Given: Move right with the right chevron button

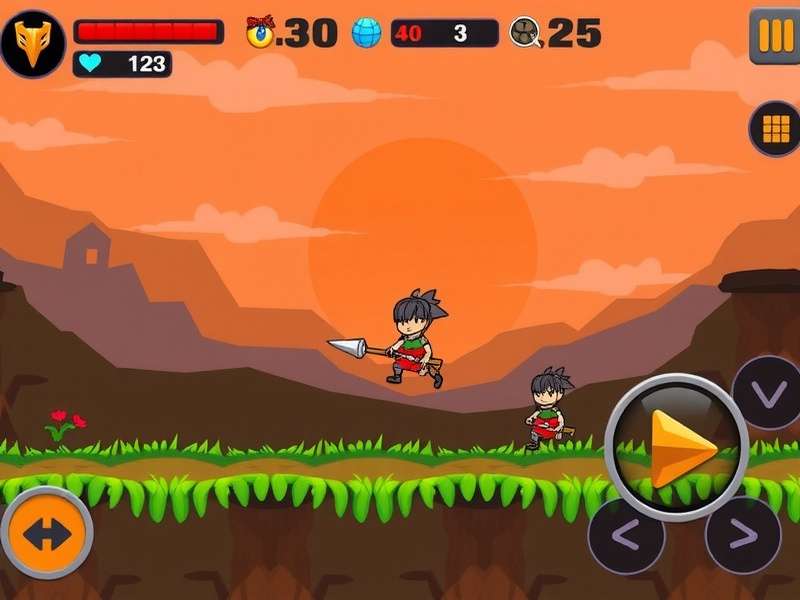Looking at the screenshot, I should (x=742, y=535).
